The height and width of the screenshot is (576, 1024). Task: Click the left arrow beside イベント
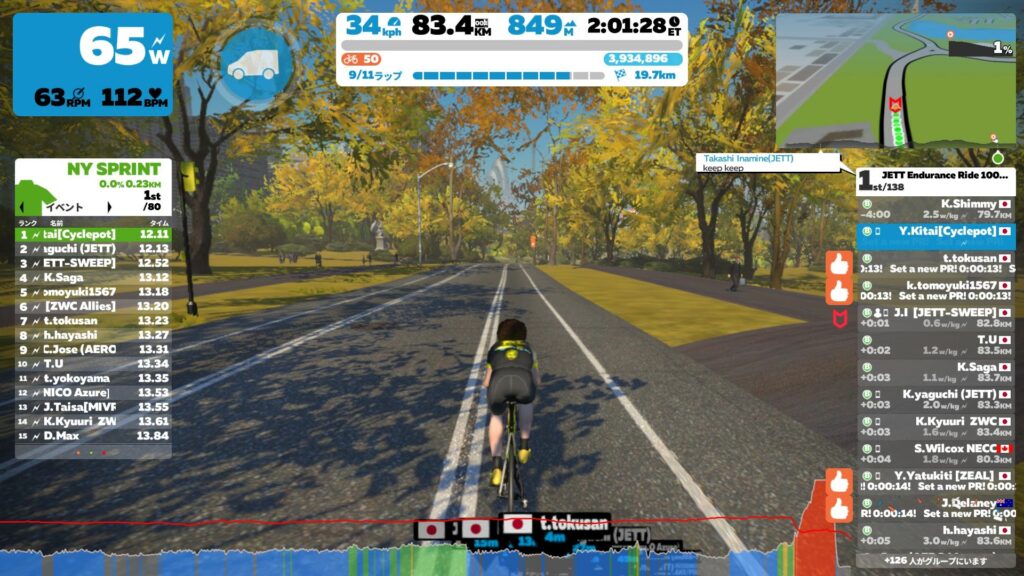pyautogui.click(x=24, y=206)
